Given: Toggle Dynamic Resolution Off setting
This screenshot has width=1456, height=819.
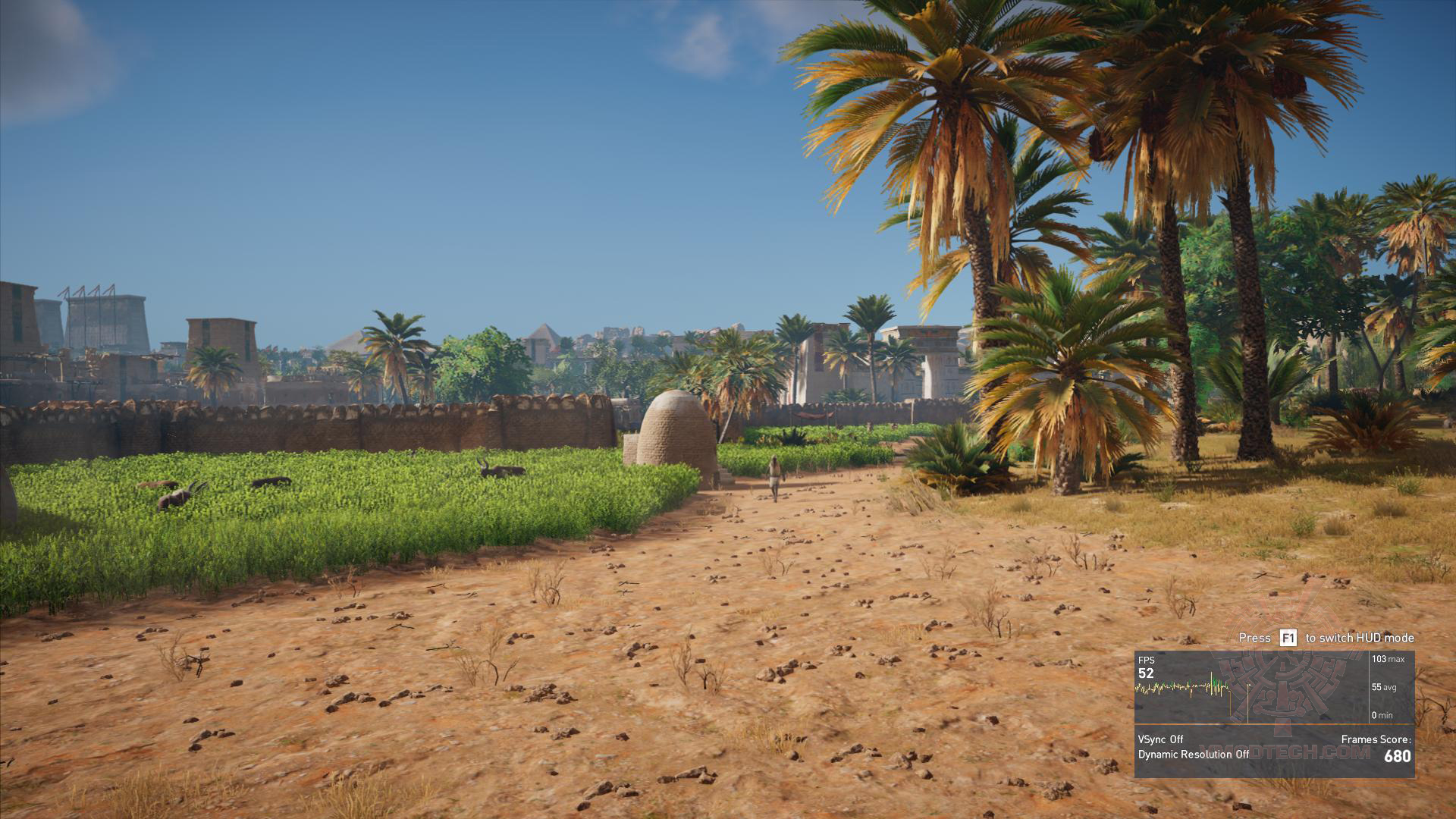Looking at the screenshot, I should [x=1194, y=754].
